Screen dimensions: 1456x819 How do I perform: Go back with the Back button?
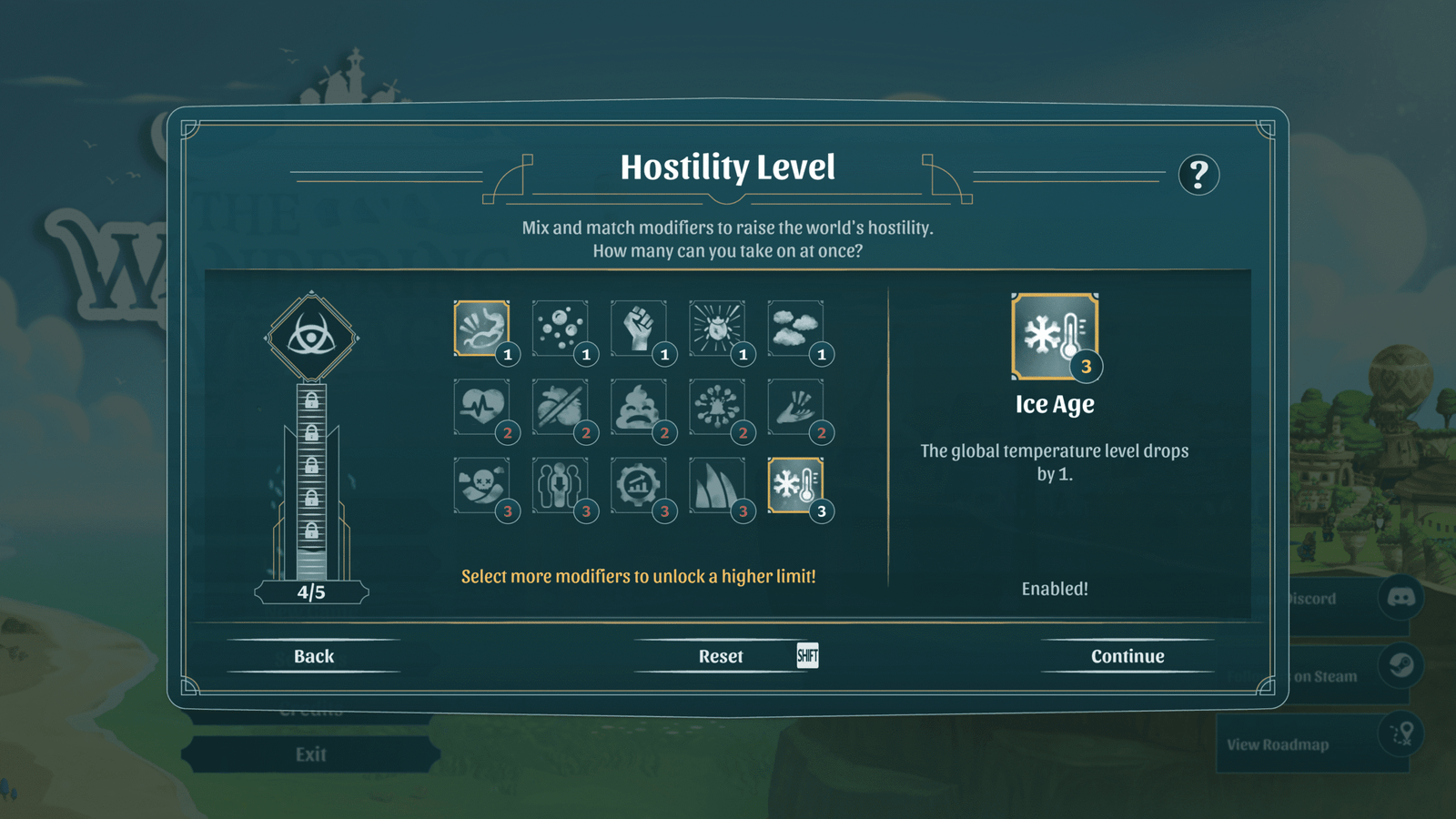coord(314,656)
